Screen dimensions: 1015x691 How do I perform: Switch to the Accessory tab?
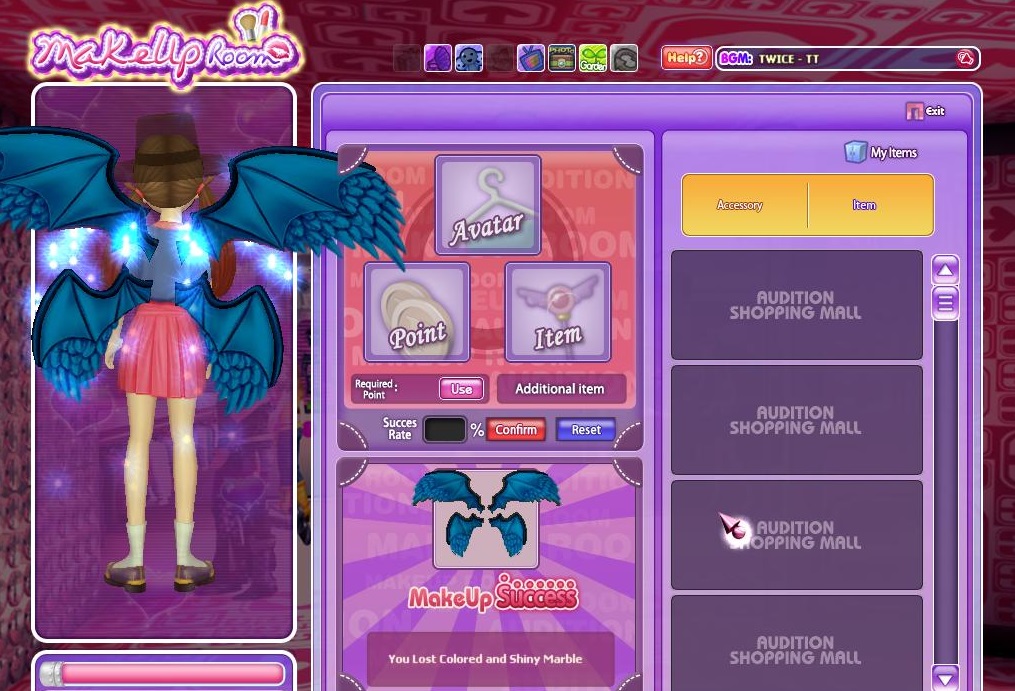pos(740,205)
